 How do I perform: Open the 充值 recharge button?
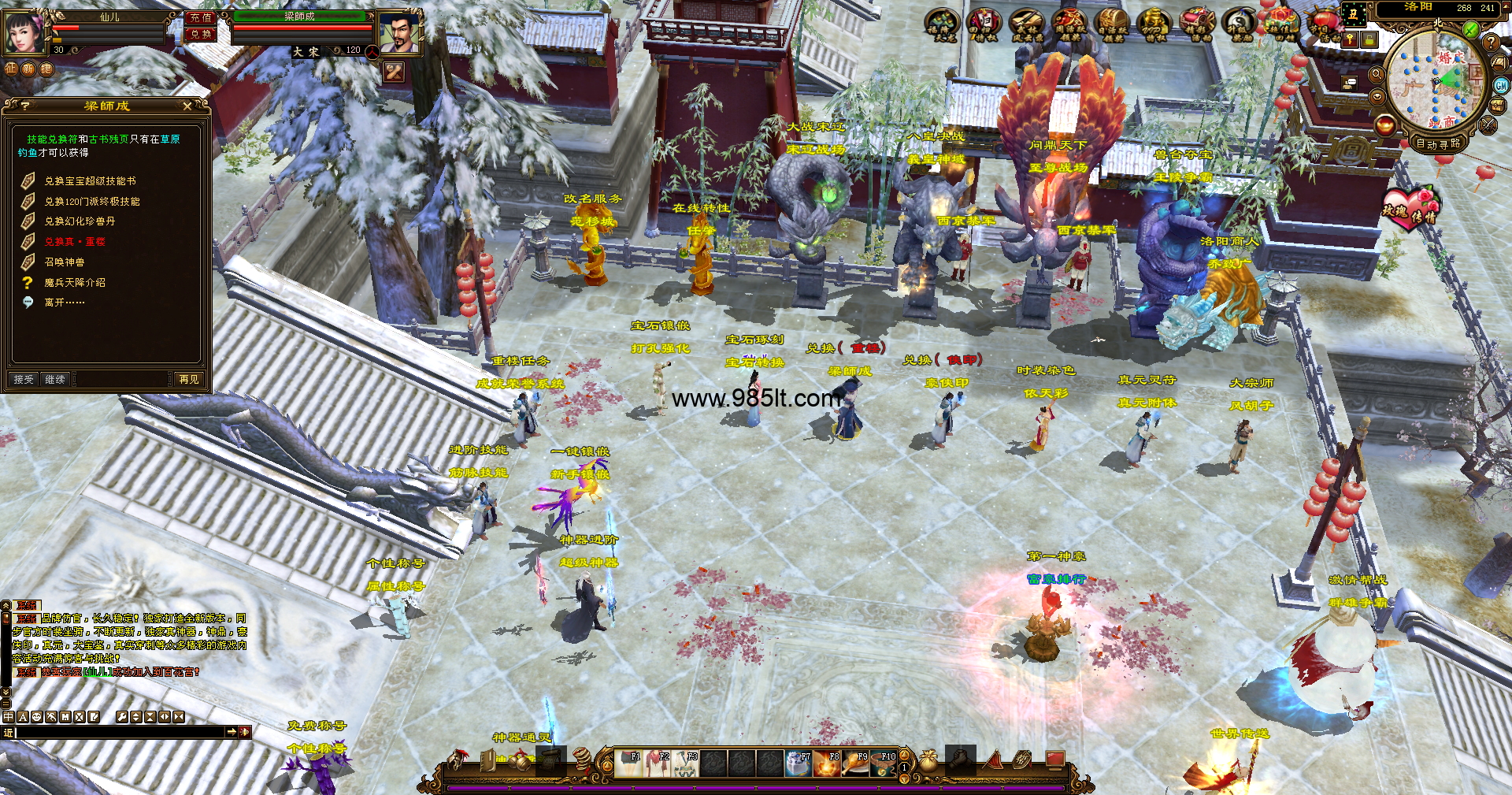pyautogui.click(x=201, y=17)
